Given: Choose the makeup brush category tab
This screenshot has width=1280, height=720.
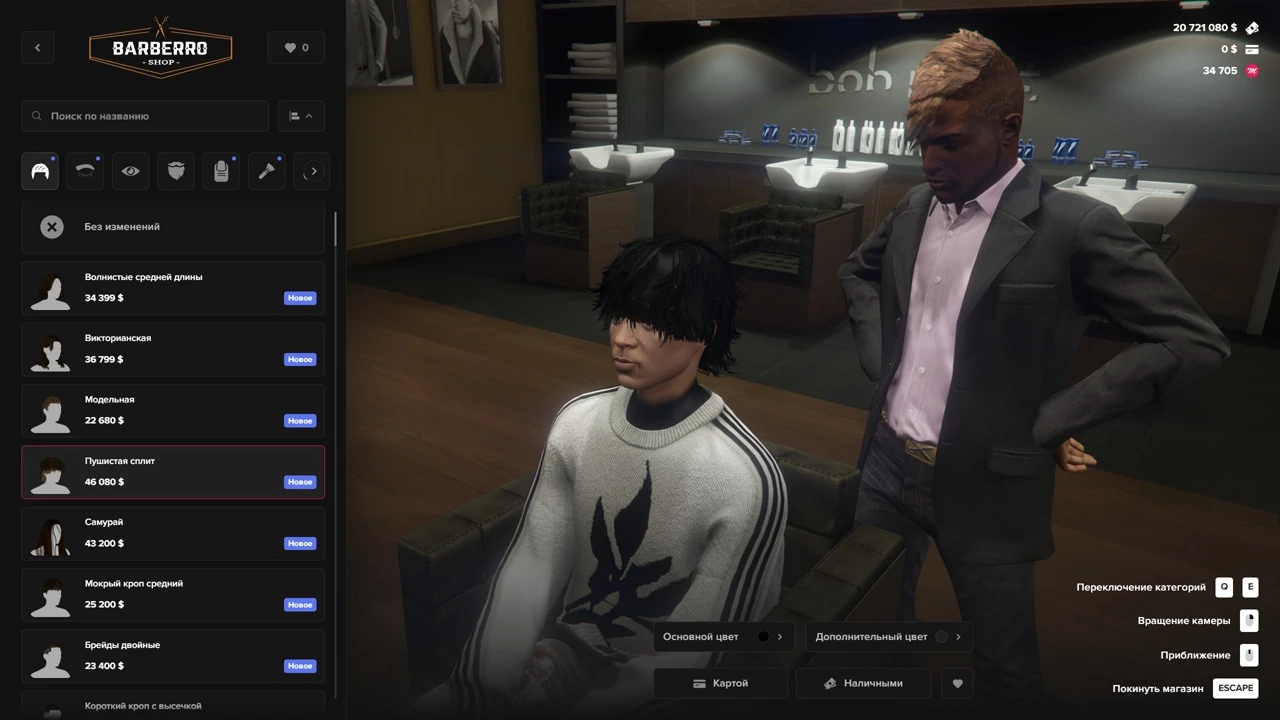Looking at the screenshot, I should coord(267,171).
